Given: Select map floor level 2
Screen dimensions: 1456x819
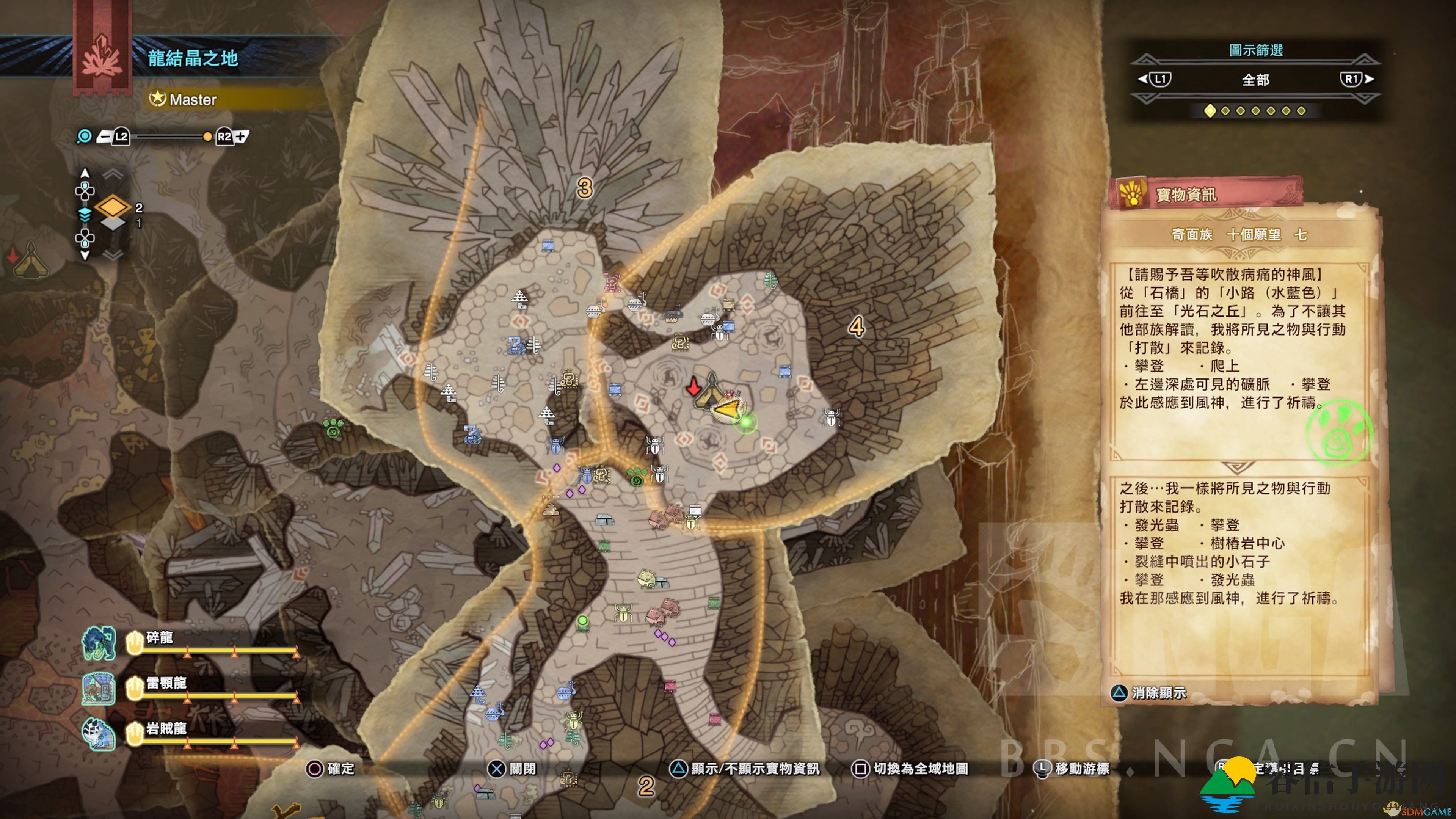Looking at the screenshot, I should click(x=113, y=207).
